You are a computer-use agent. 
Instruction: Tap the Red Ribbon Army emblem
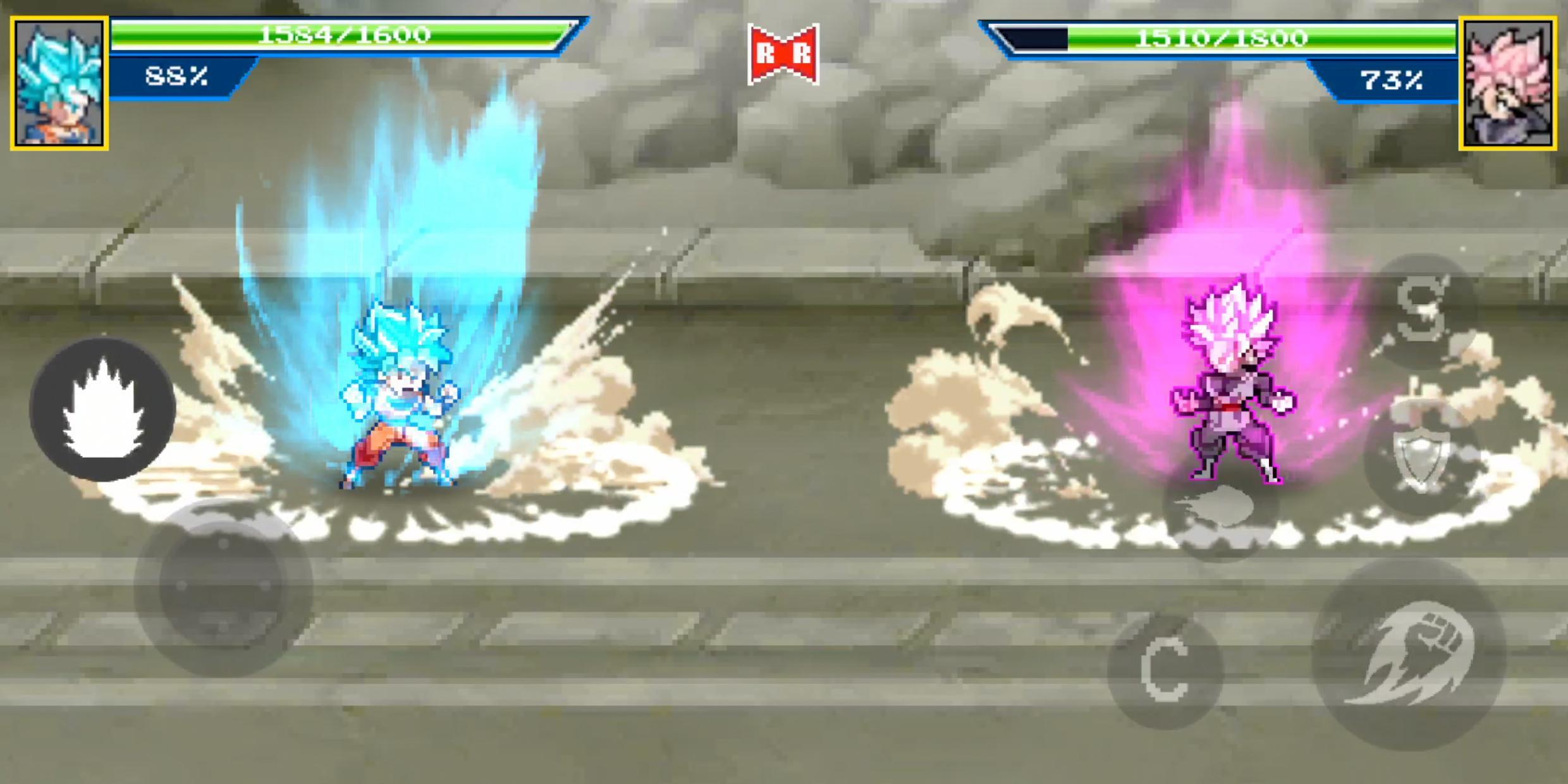[x=784, y=52]
